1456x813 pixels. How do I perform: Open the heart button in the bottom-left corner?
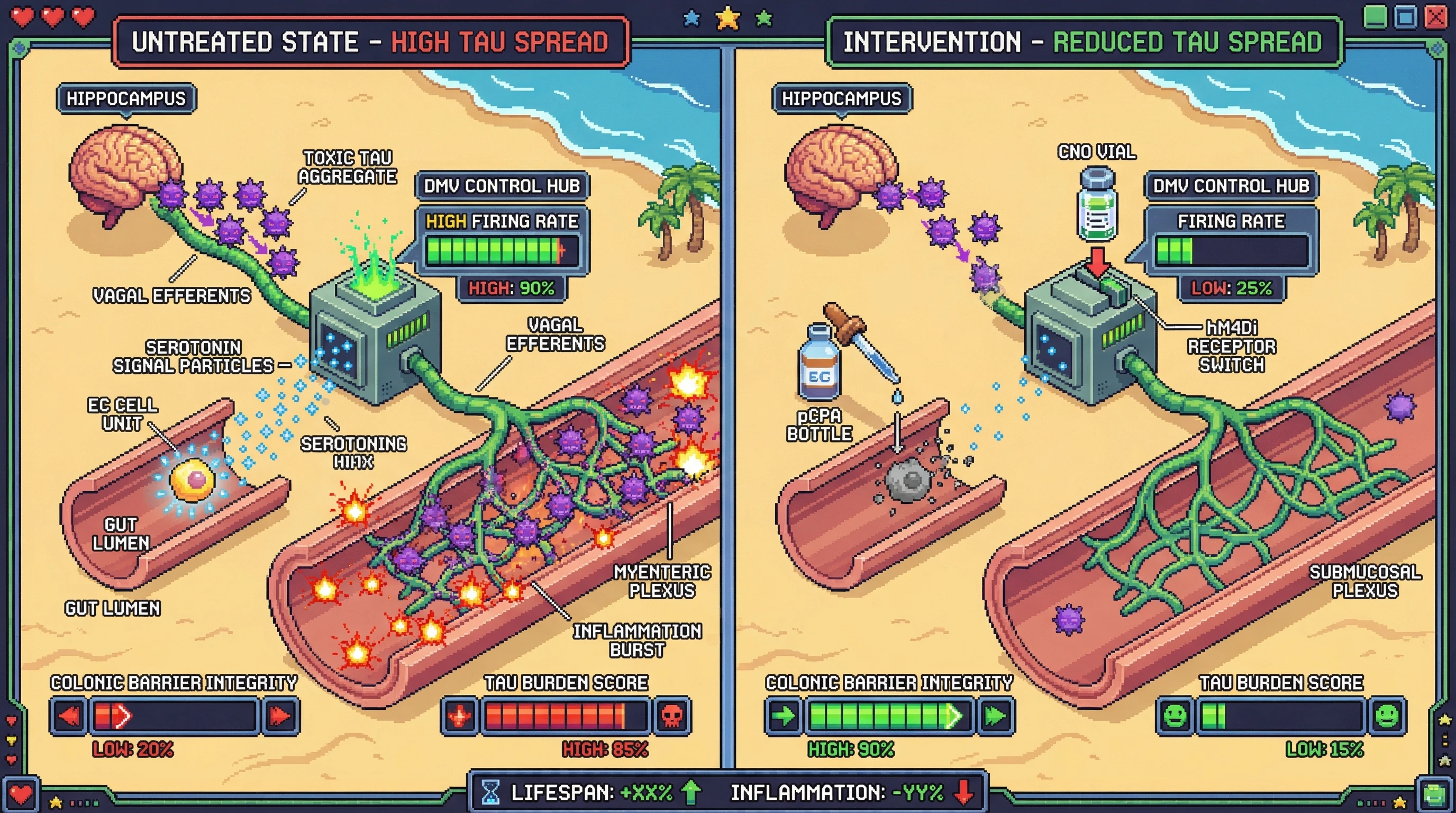click(x=21, y=795)
